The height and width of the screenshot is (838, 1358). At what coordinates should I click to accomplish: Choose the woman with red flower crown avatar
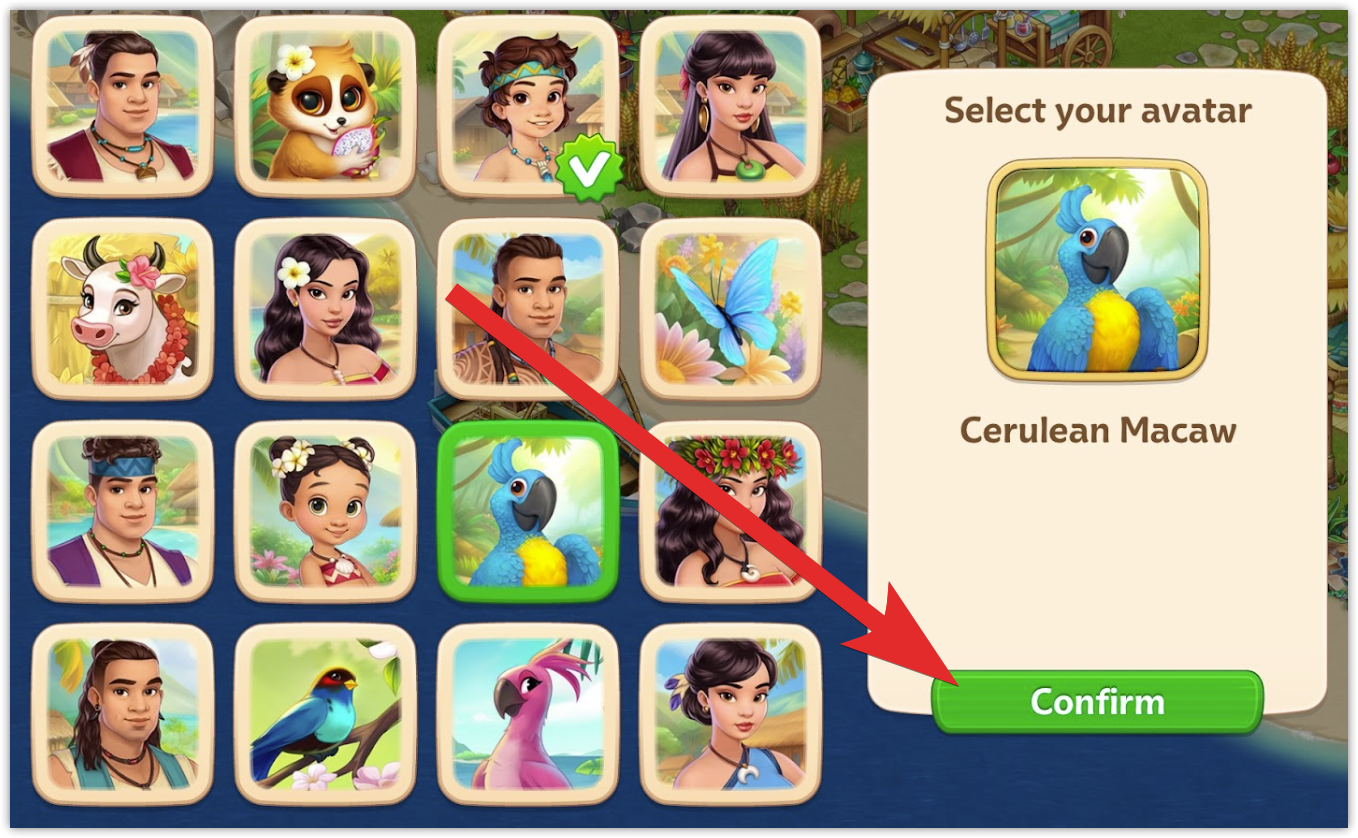730,511
